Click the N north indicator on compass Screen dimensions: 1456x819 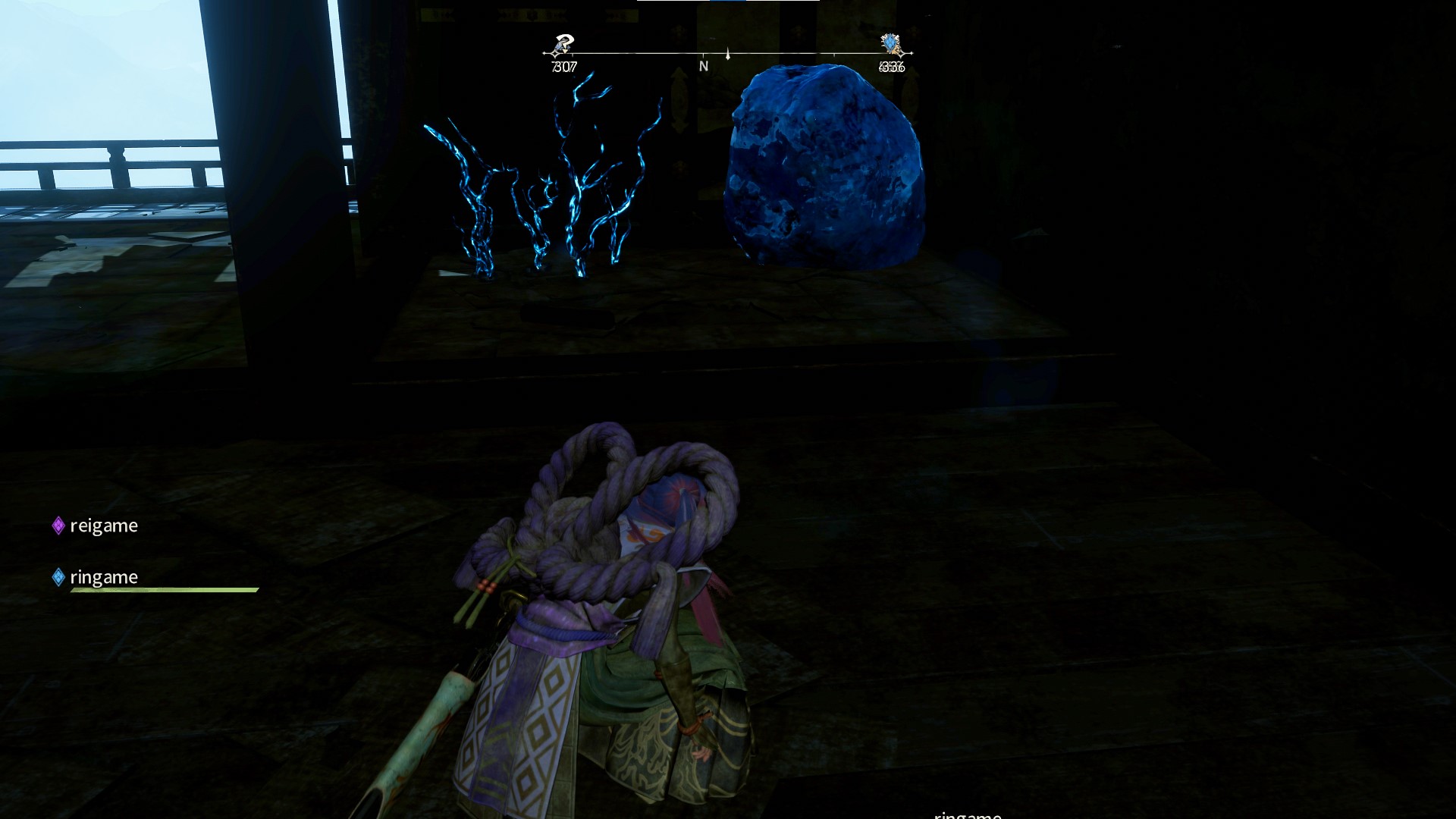point(704,67)
